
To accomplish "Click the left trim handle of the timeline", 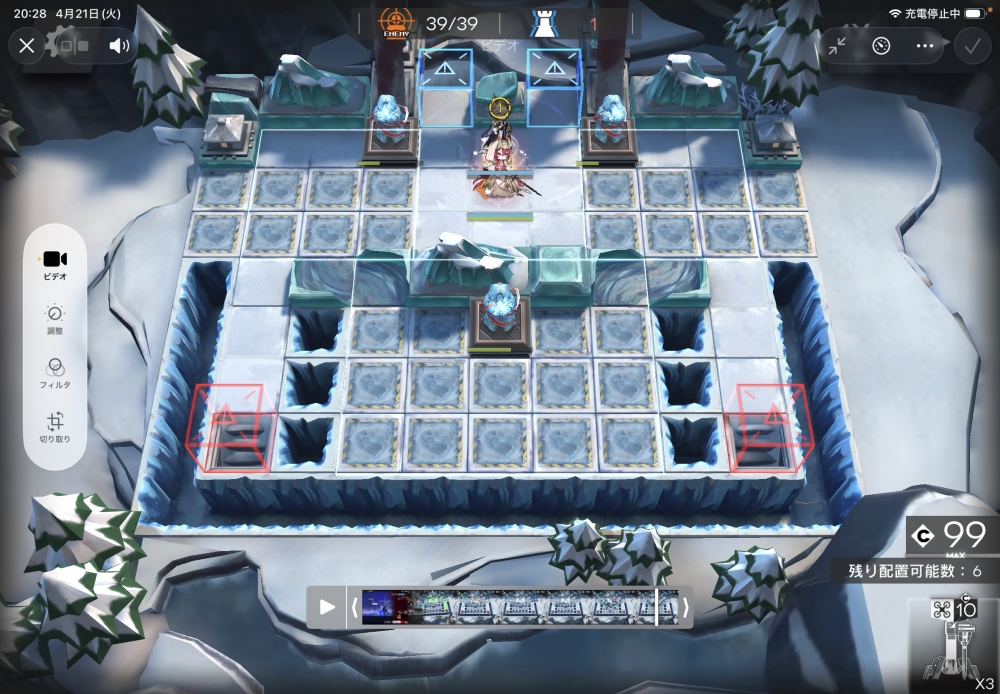I will [x=354, y=607].
